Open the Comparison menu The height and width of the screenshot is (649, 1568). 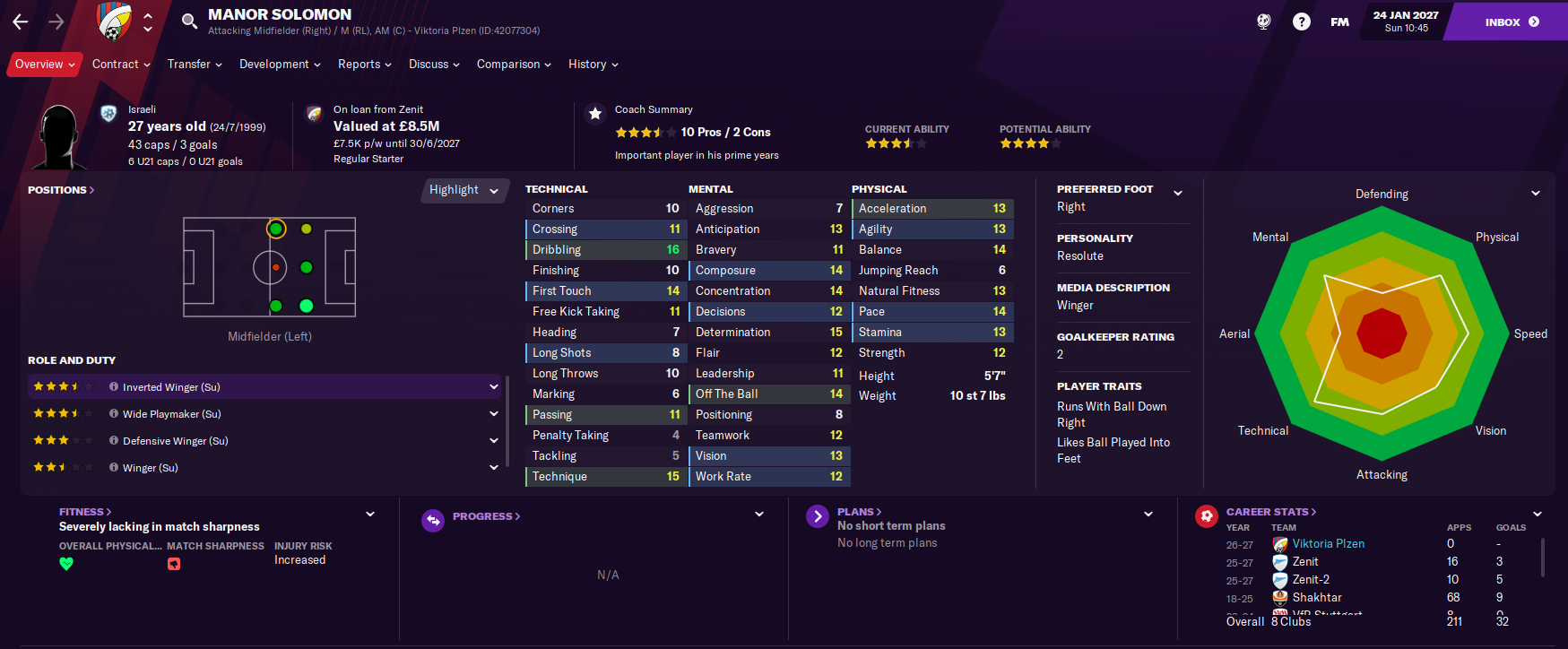[x=514, y=65]
